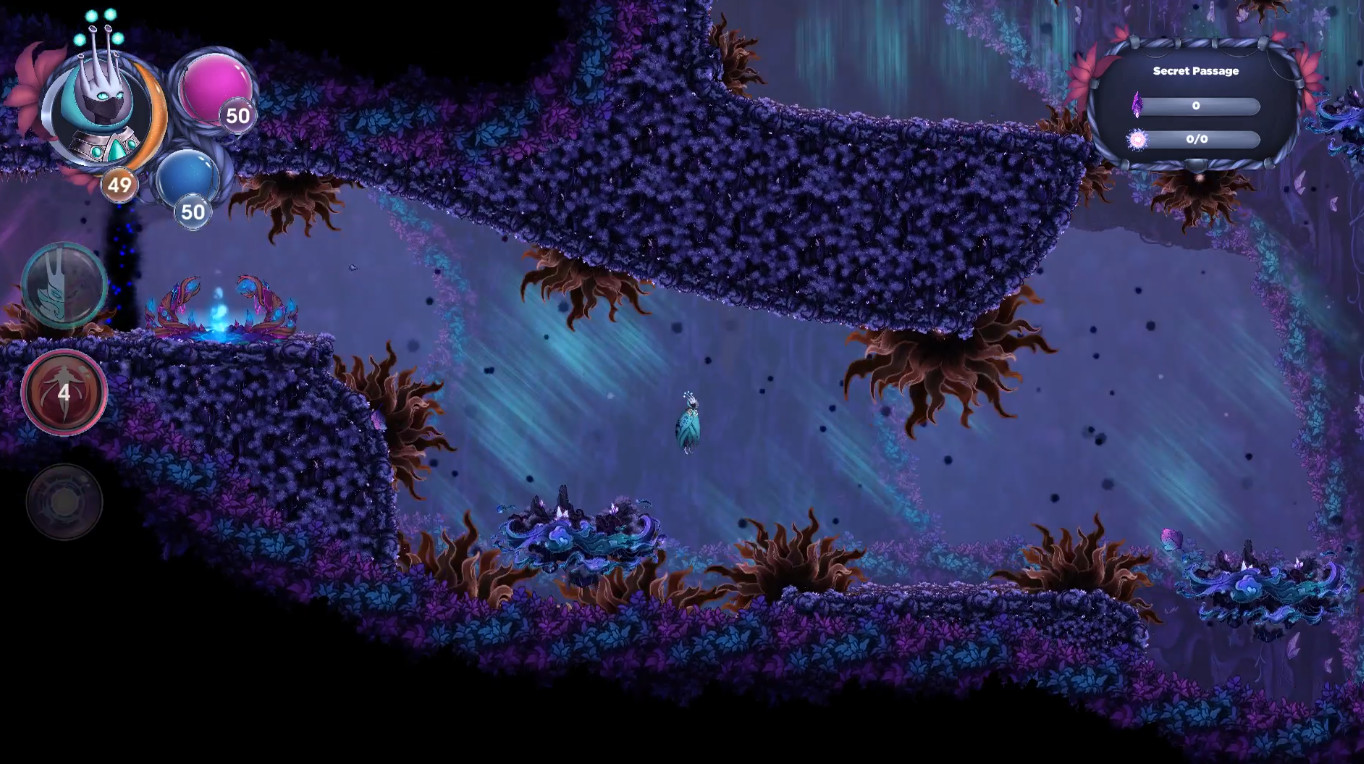Viewport: 1364px width, 764px height.
Task: Click the purple crystal icon in Secret Passage panel
Action: click(x=1140, y=103)
